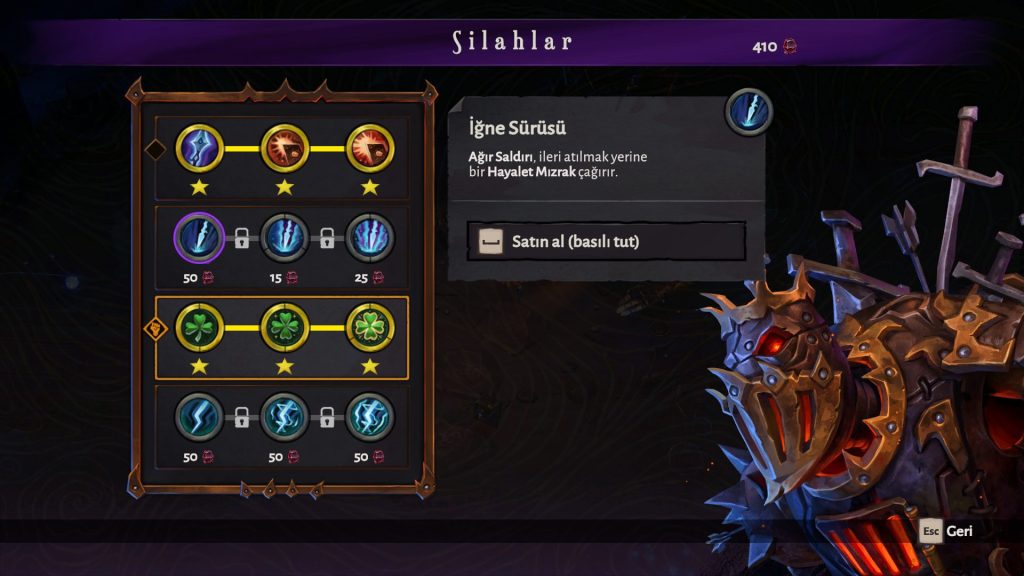The height and width of the screenshot is (576, 1024).
Task: Pick the single lightning bolt upgrade
Action: click(x=199, y=416)
